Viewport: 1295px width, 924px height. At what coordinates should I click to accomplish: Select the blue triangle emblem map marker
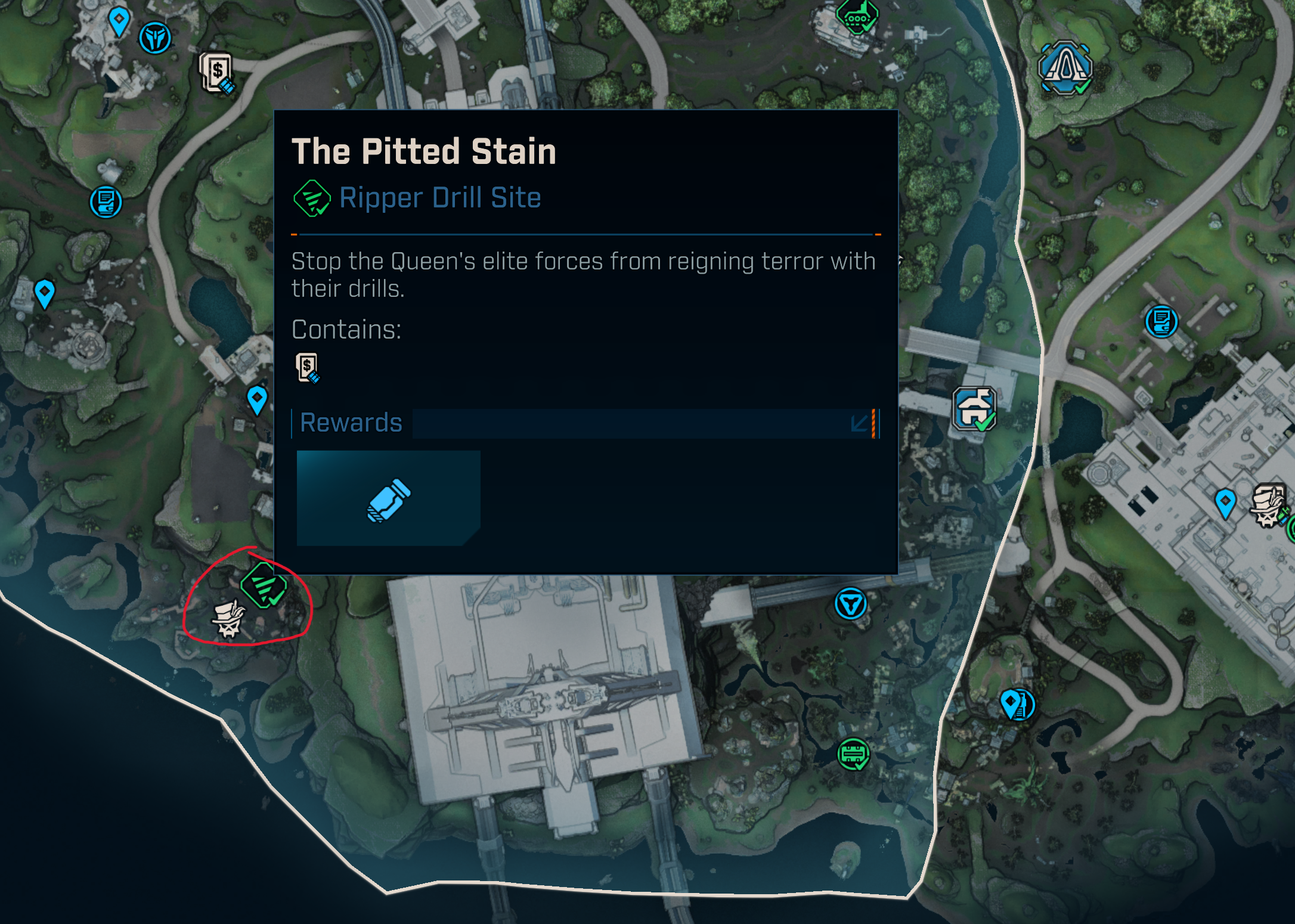coord(850,604)
